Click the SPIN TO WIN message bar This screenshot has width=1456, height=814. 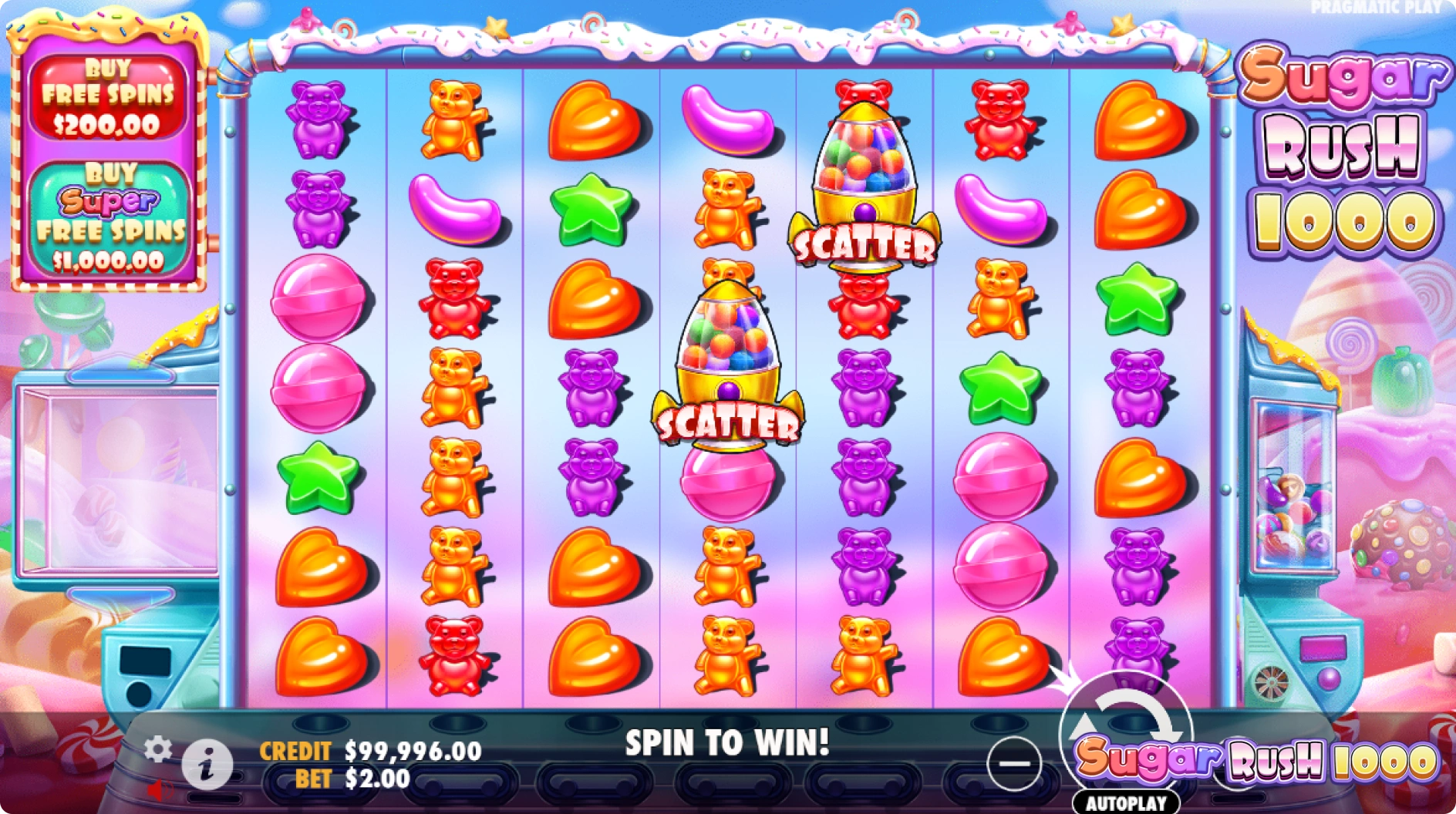(x=727, y=742)
